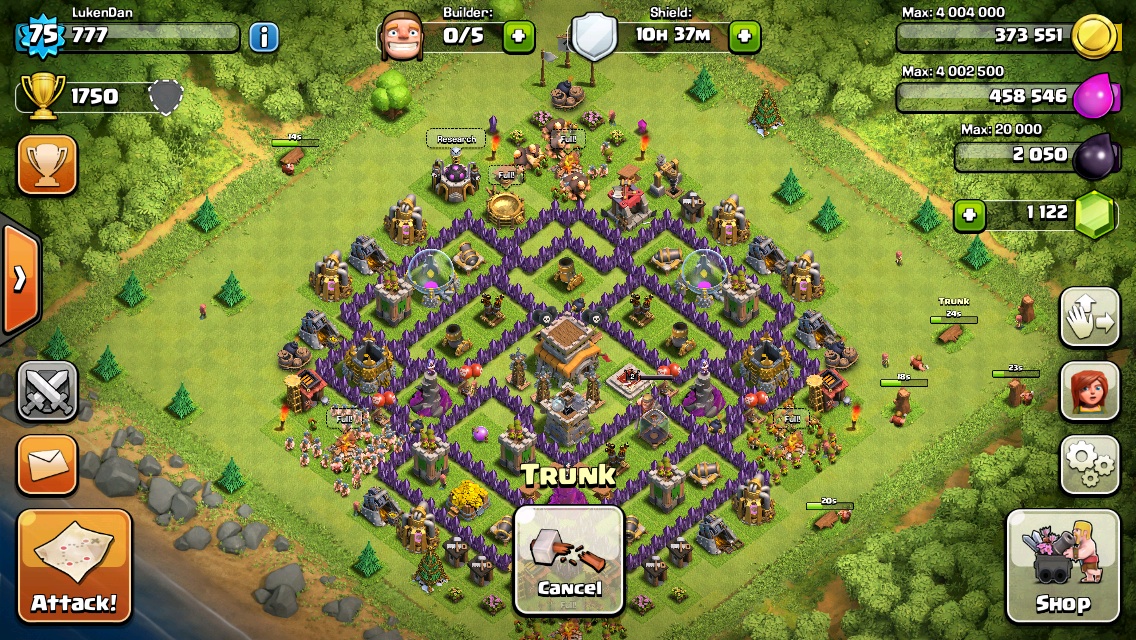Open the trophy league button
This screenshot has height=640, width=1136.
pyautogui.click(x=47, y=165)
